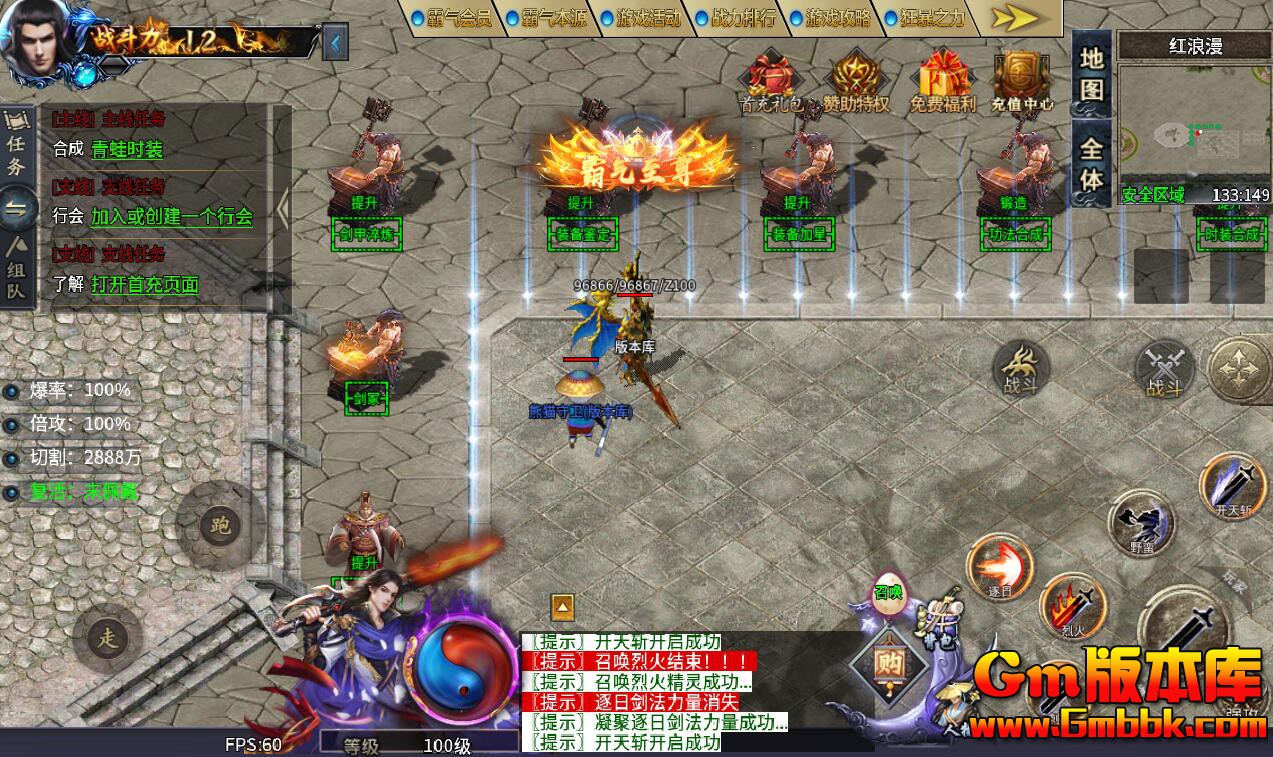The width and height of the screenshot is (1273, 757).
Task: Open the 地图 map button
Action: 1091,74
